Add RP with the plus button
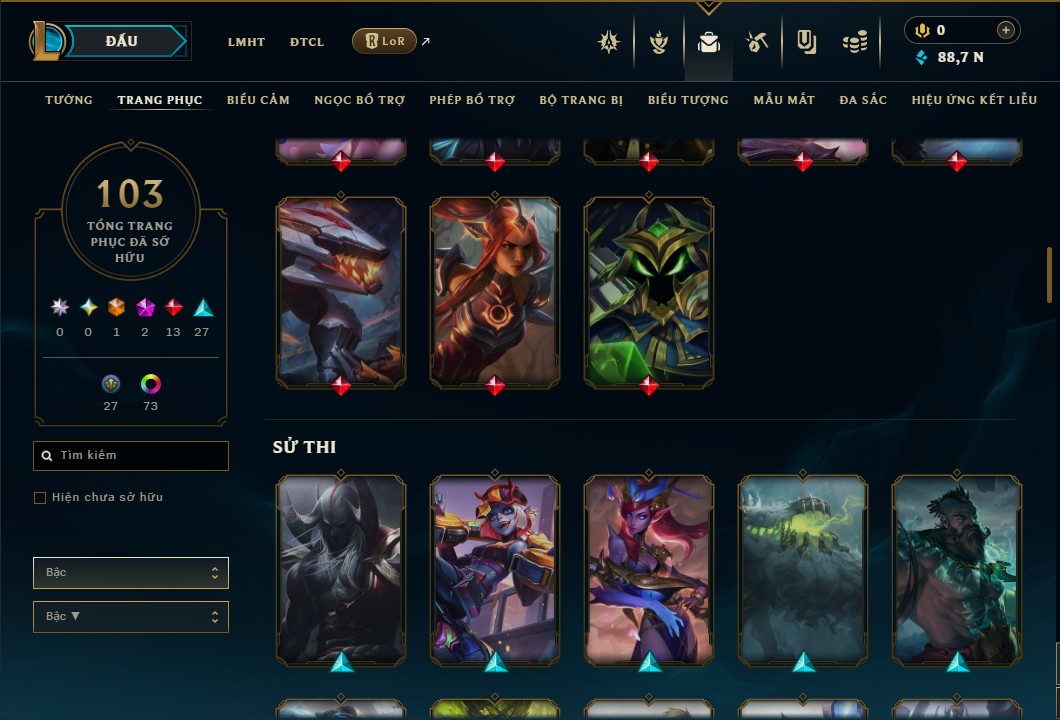Viewport: 1060px width, 720px height. pyautogui.click(x=1006, y=30)
